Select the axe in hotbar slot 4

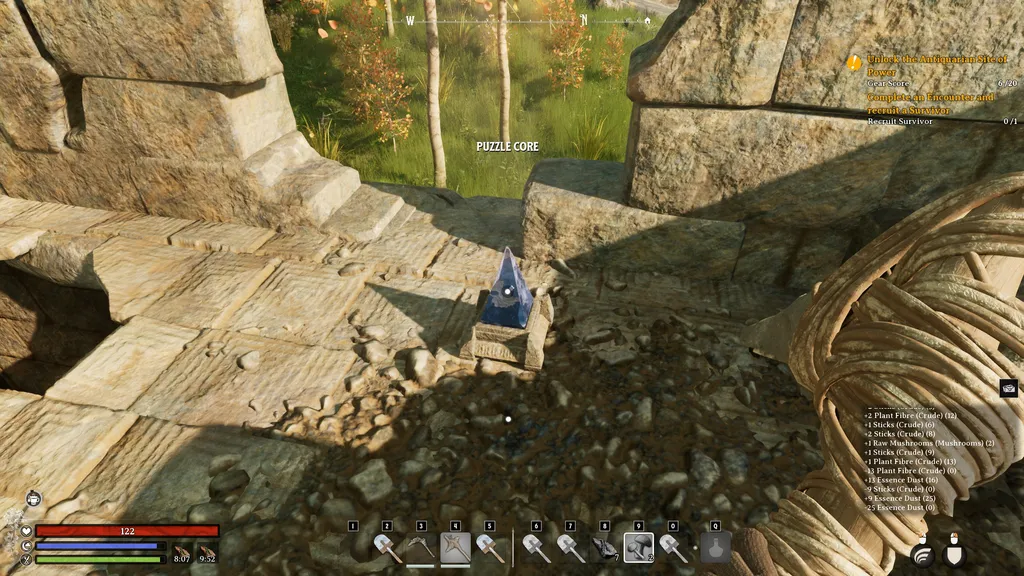(456, 547)
